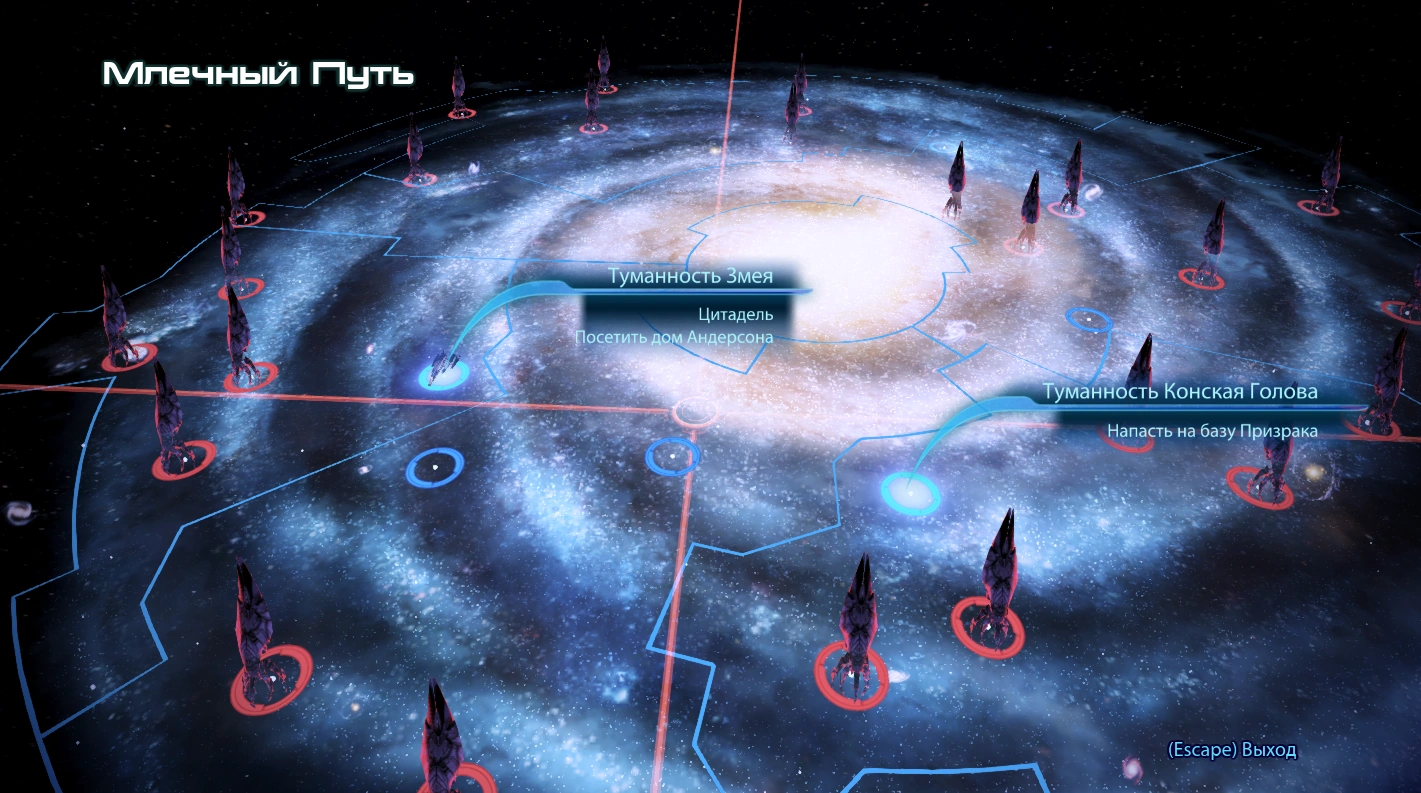Click the glowing map marker of Туманность Конская Голова
The height and width of the screenshot is (793, 1421).
910,493
